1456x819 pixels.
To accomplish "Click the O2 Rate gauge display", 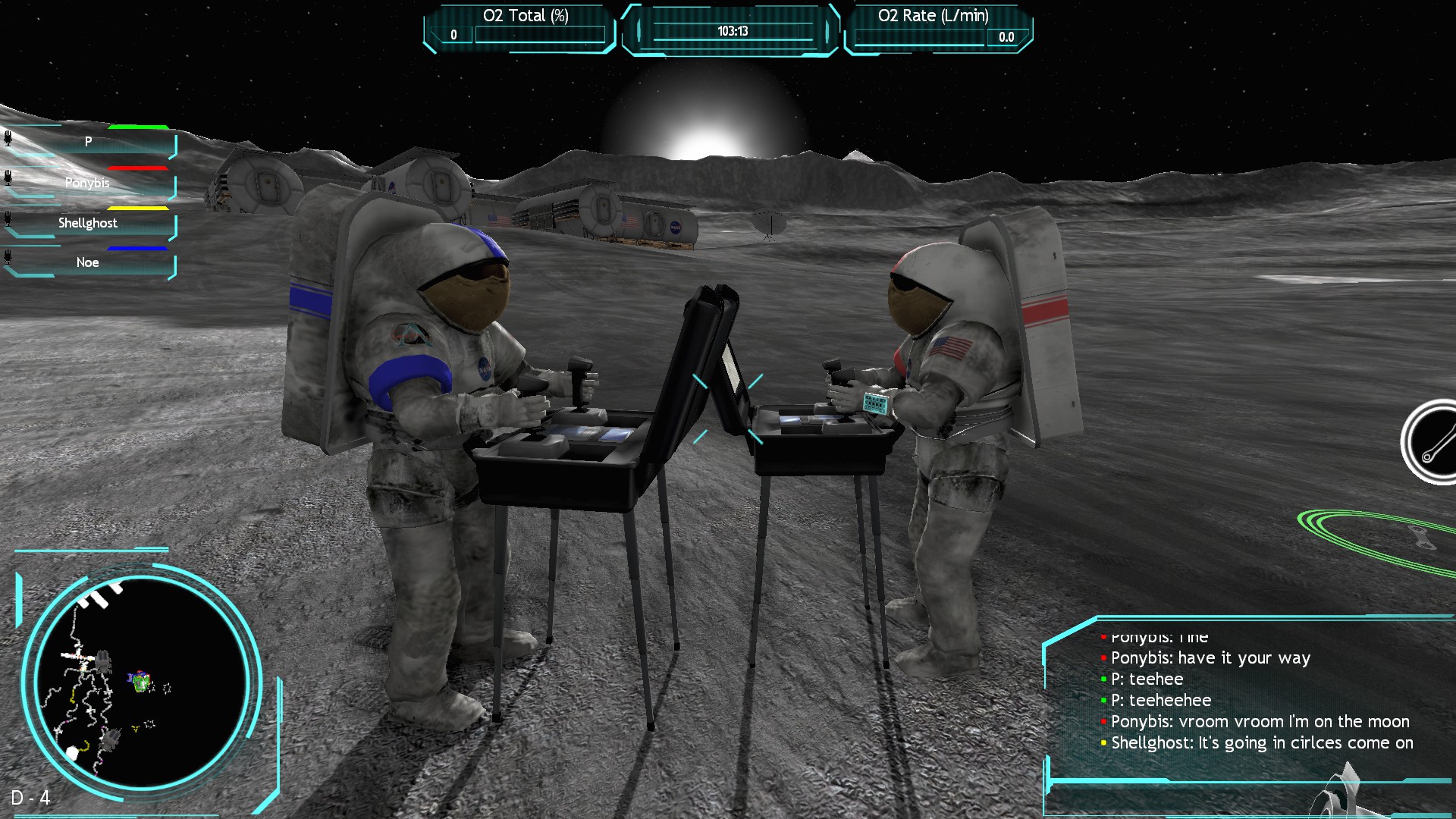I will pos(937,25).
